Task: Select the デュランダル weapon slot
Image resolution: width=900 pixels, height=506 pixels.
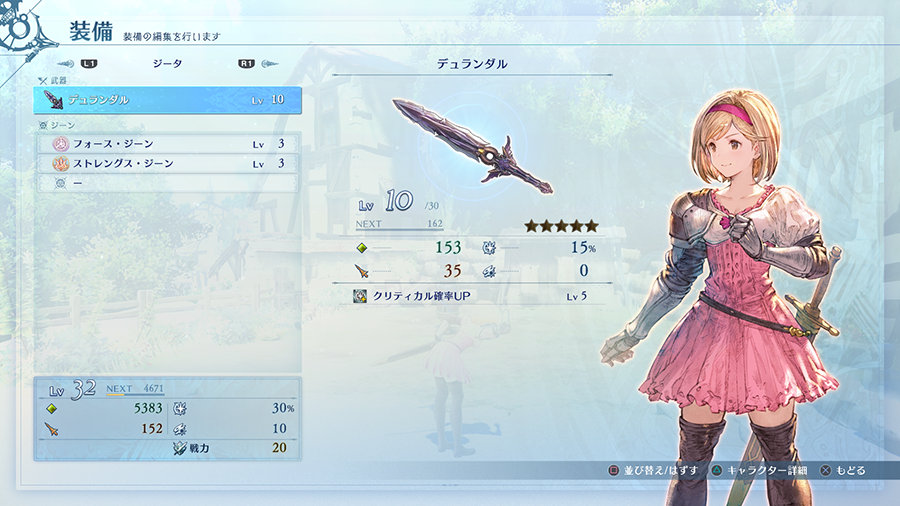Action: 167,100
